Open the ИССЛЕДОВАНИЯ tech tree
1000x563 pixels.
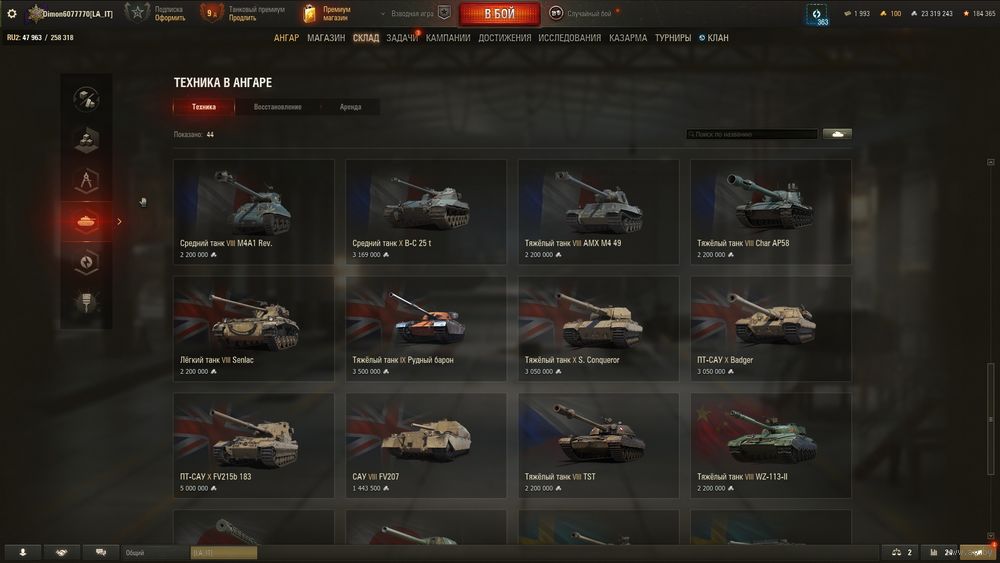(x=570, y=38)
